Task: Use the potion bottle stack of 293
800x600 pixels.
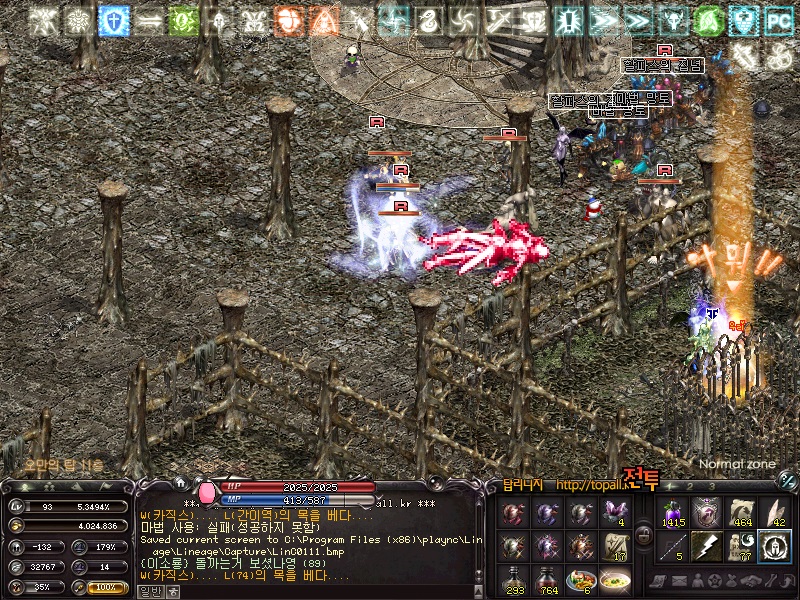Action: click(514, 578)
